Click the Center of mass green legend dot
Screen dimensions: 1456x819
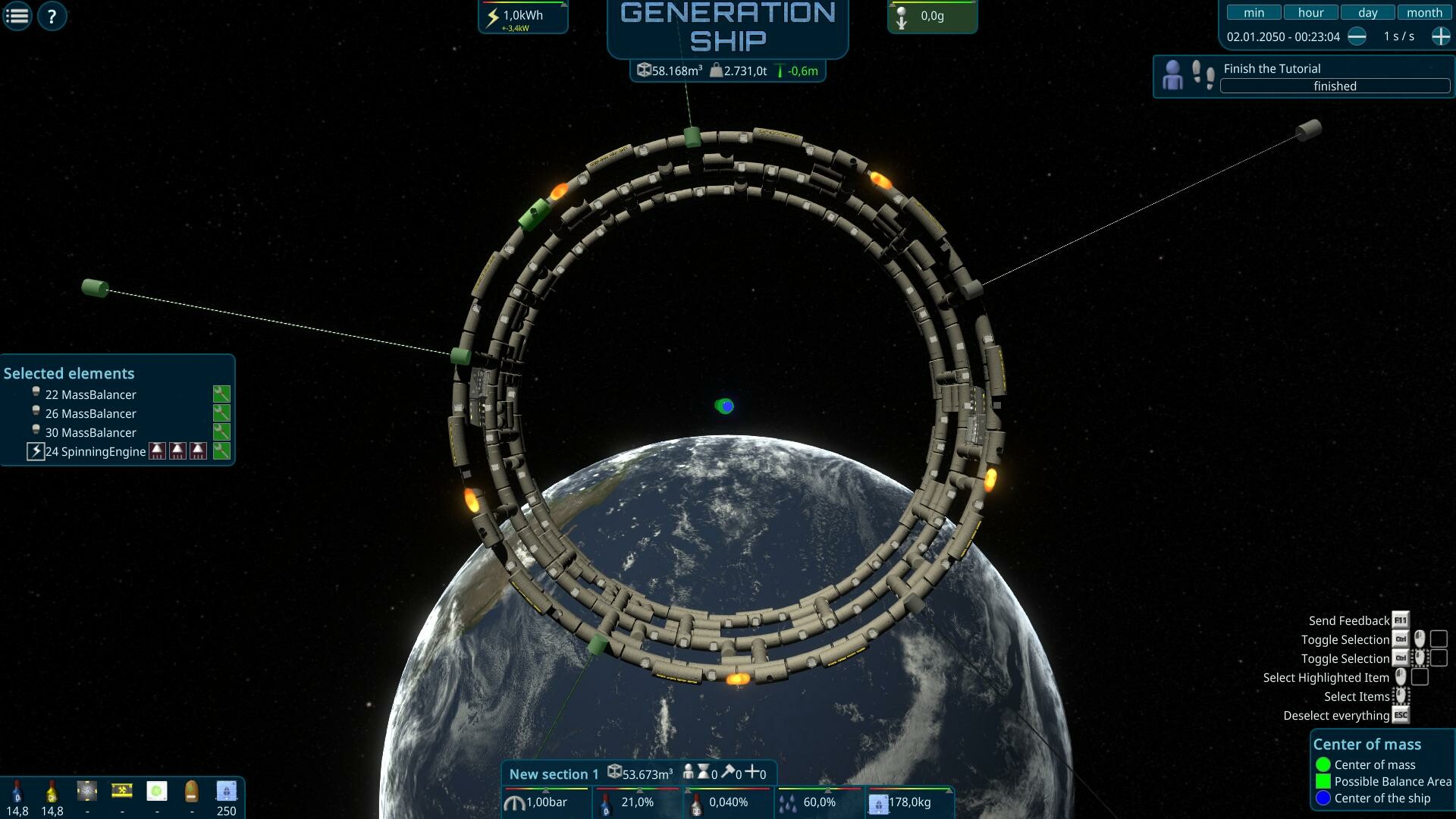(1324, 764)
